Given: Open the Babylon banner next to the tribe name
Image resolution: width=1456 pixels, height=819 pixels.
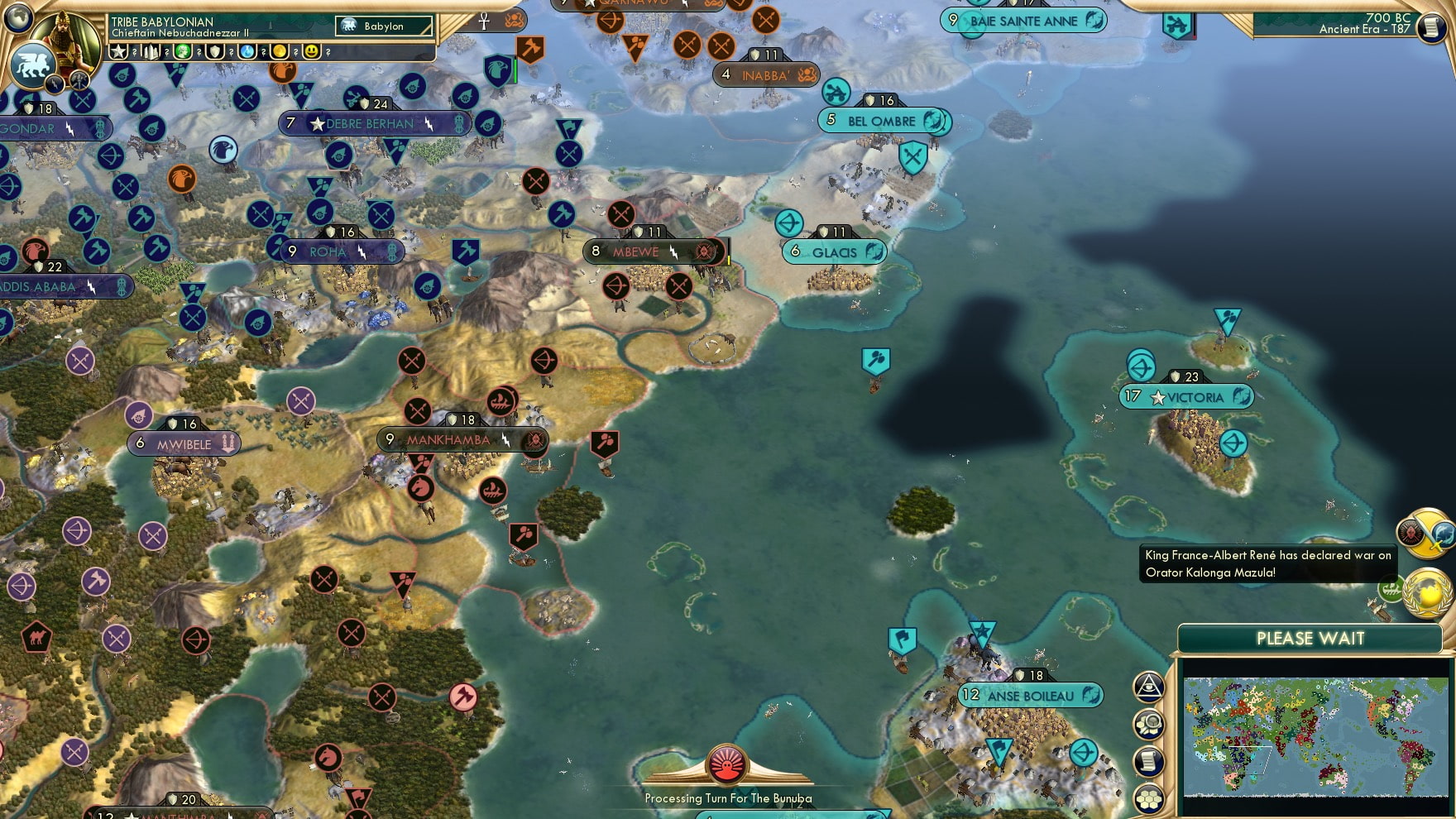Looking at the screenshot, I should point(383,26).
